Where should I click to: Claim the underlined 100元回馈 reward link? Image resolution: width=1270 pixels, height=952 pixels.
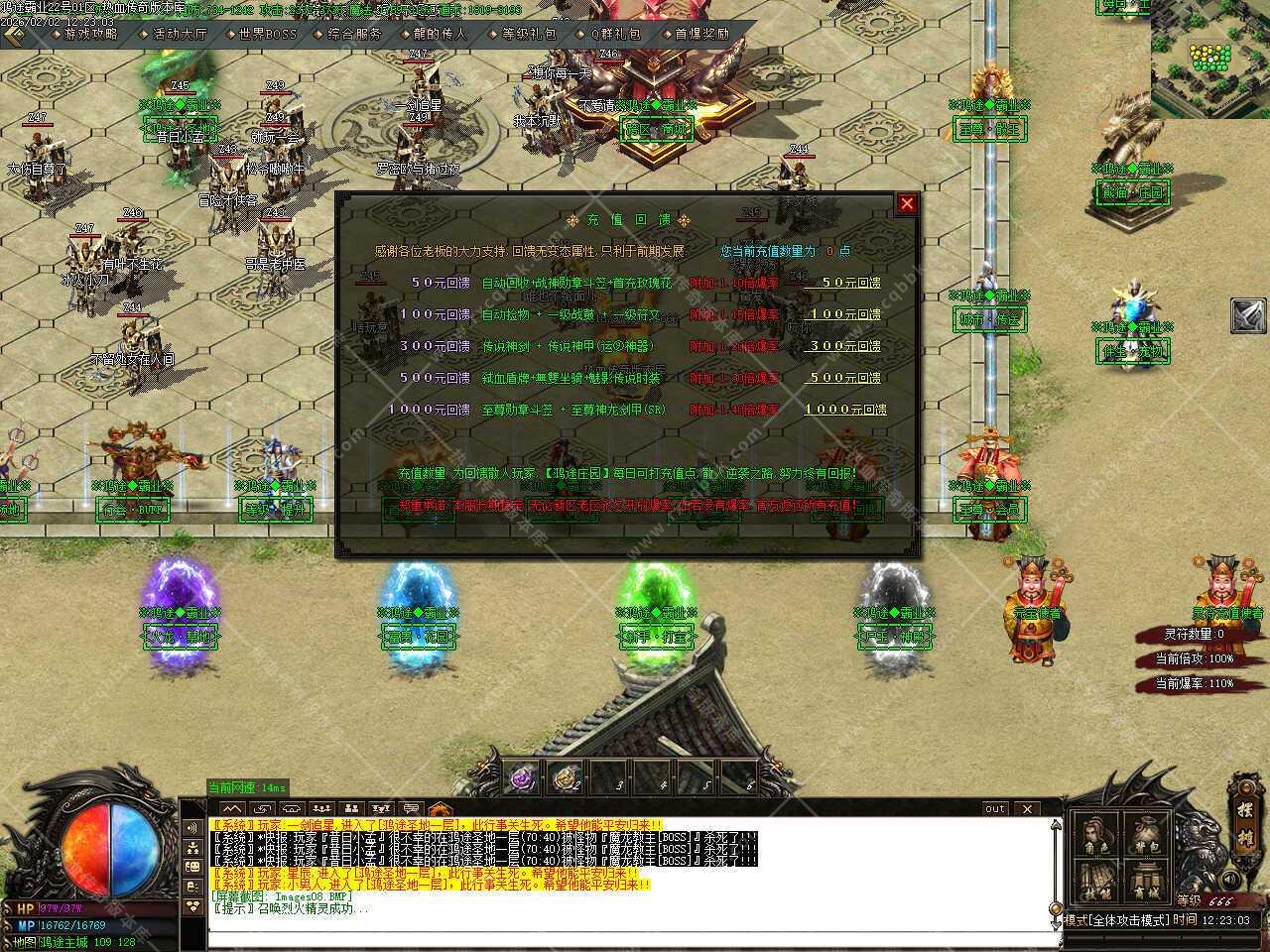(844, 314)
